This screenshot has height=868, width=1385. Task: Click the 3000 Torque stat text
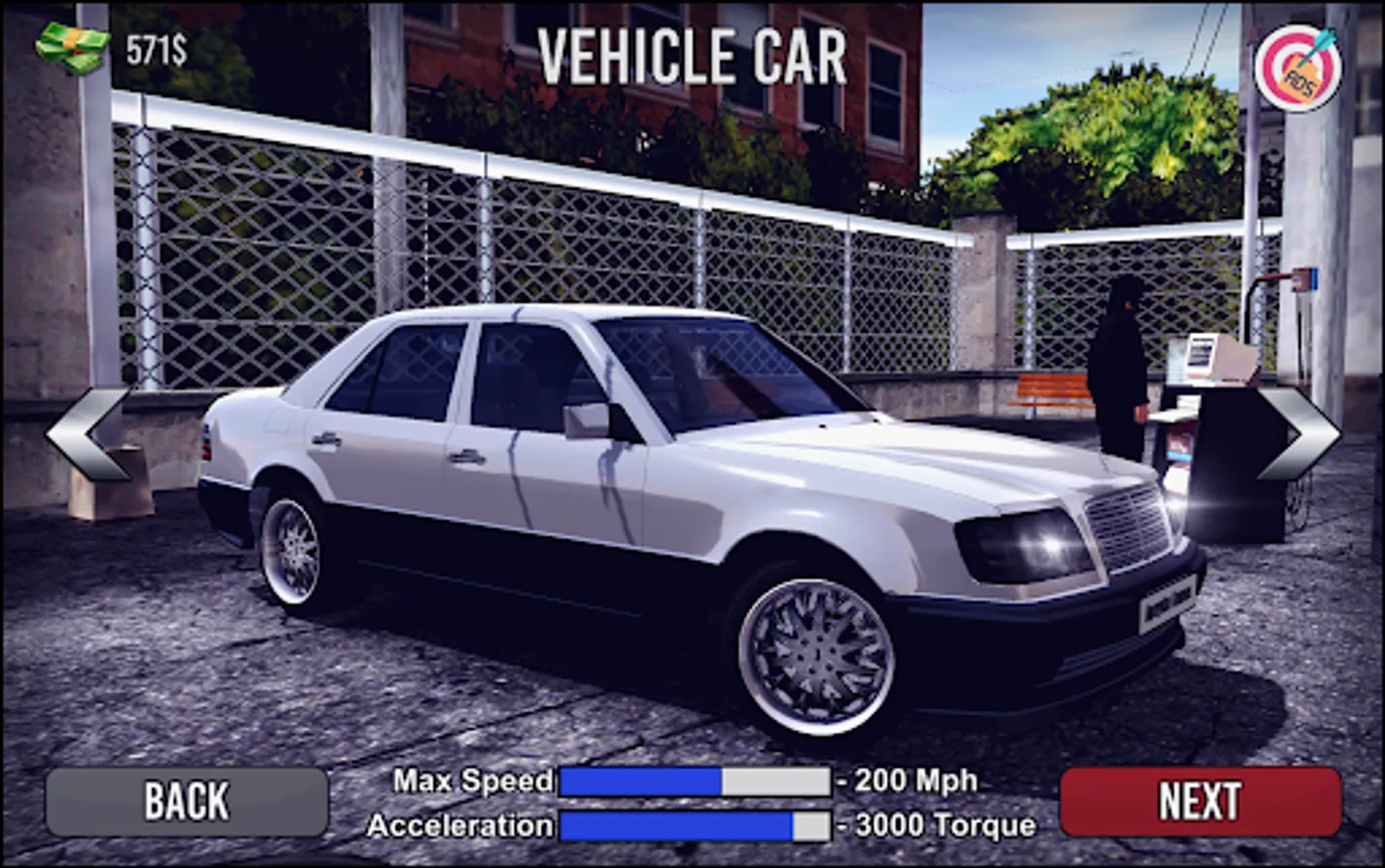click(x=940, y=826)
